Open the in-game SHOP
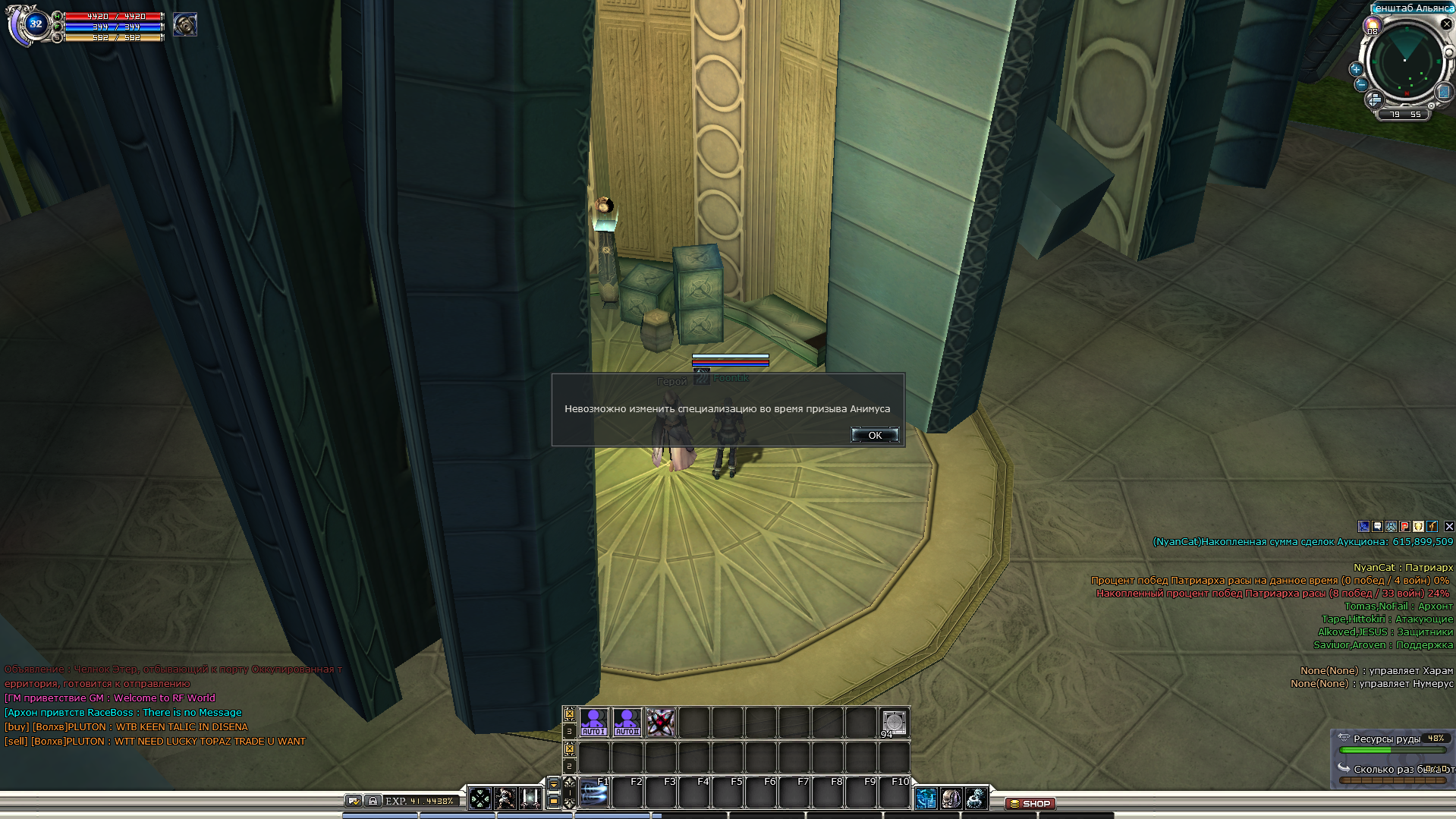 point(1030,803)
